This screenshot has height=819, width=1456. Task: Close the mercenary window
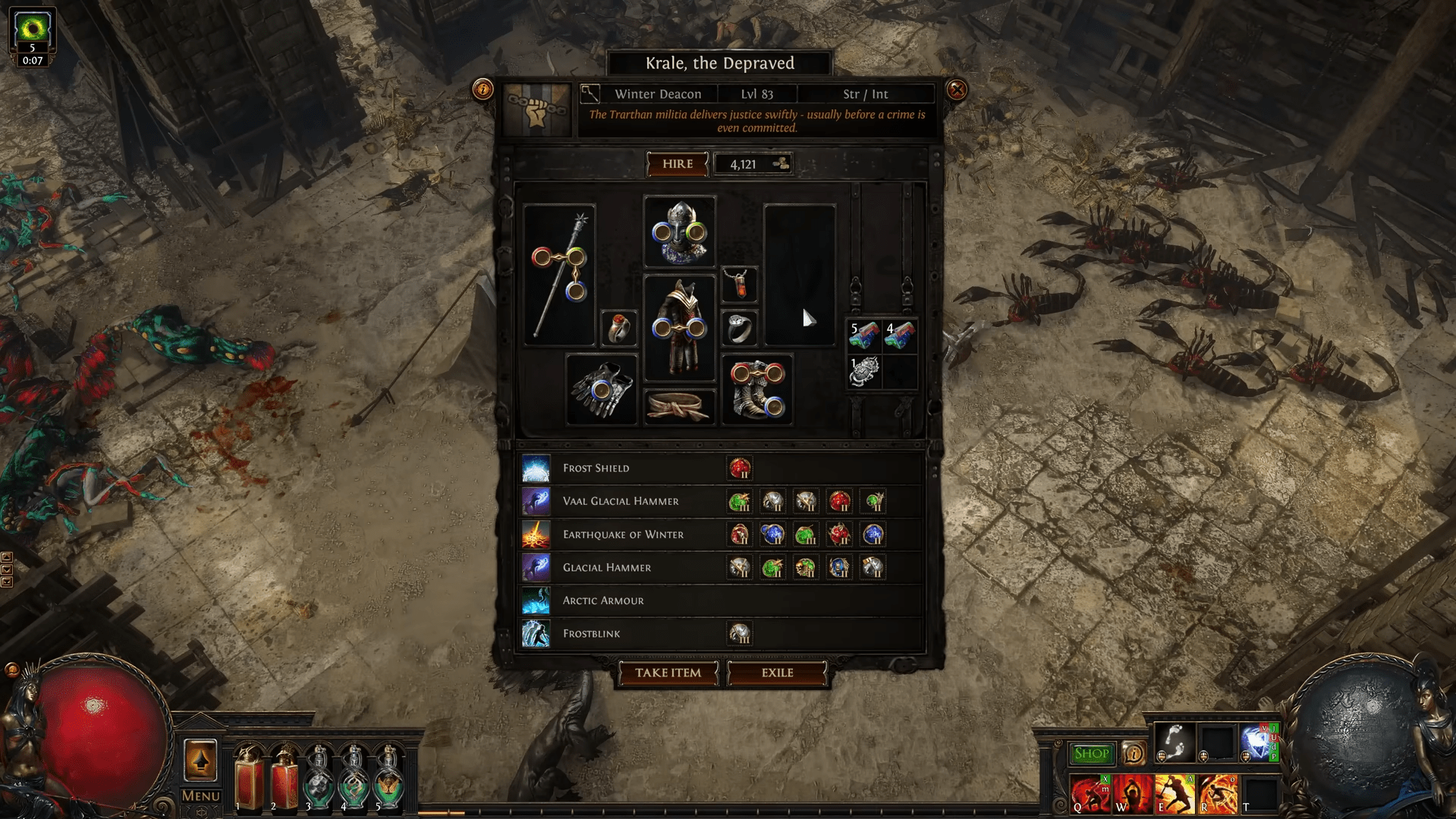coord(957,90)
